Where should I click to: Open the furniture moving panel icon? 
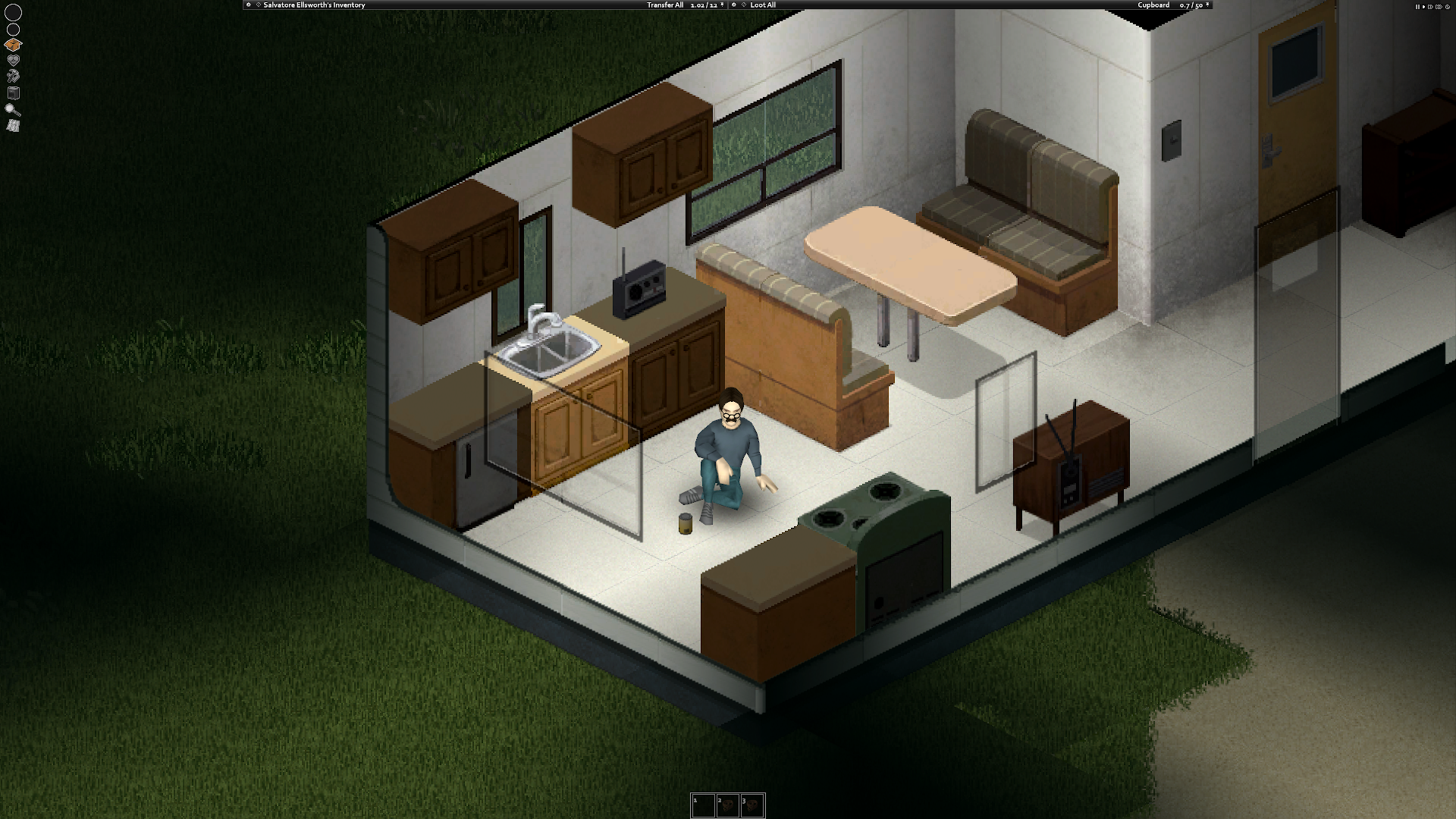(12, 93)
